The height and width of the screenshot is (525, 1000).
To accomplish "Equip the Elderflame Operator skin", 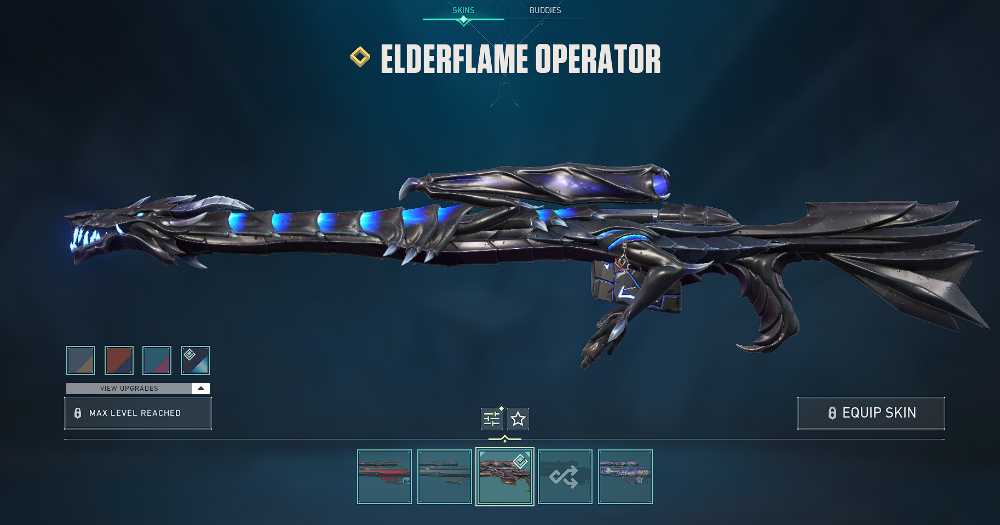I will pyautogui.click(x=871, y=413).
